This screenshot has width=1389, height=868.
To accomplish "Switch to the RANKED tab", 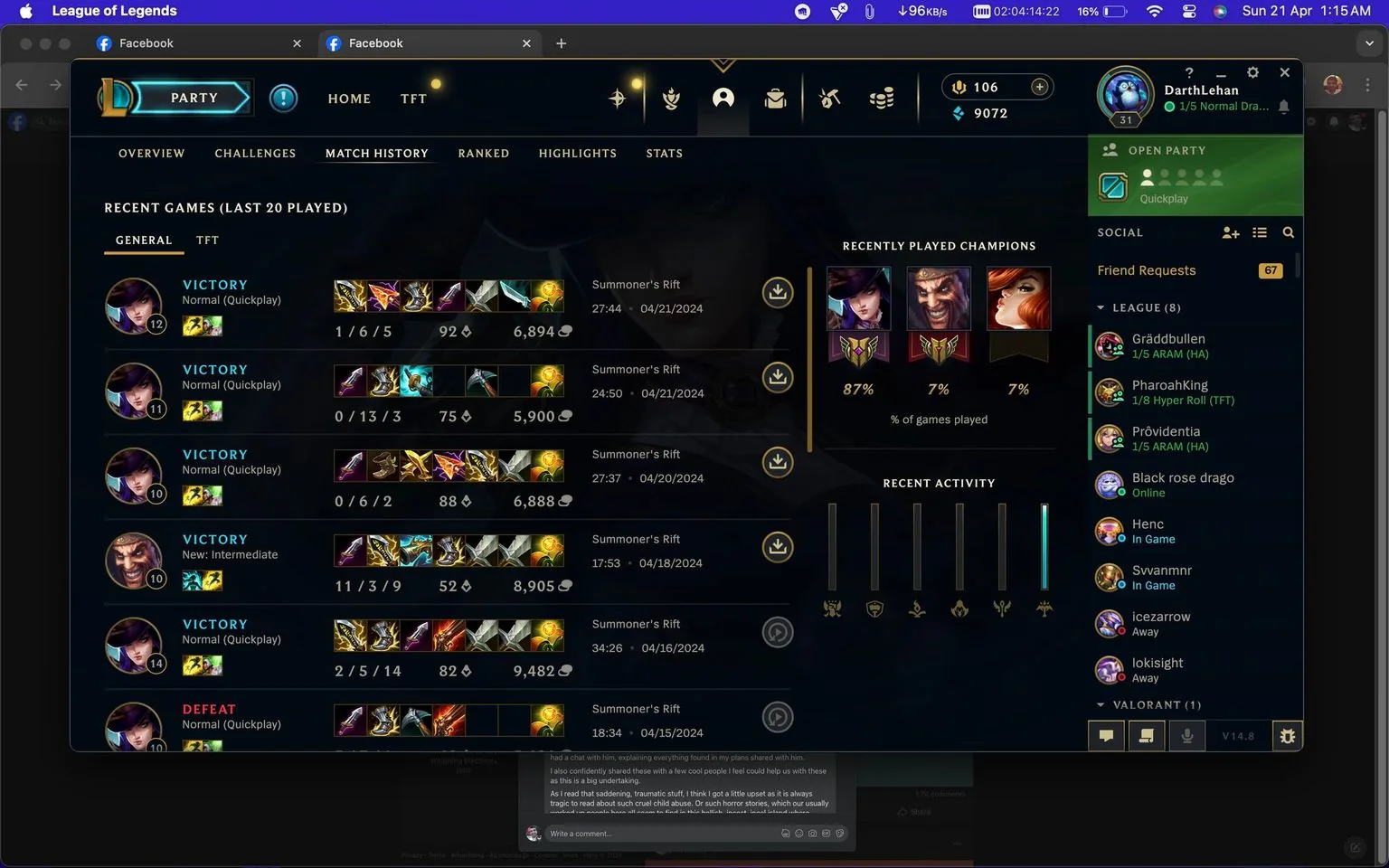I will pos(484,153).
